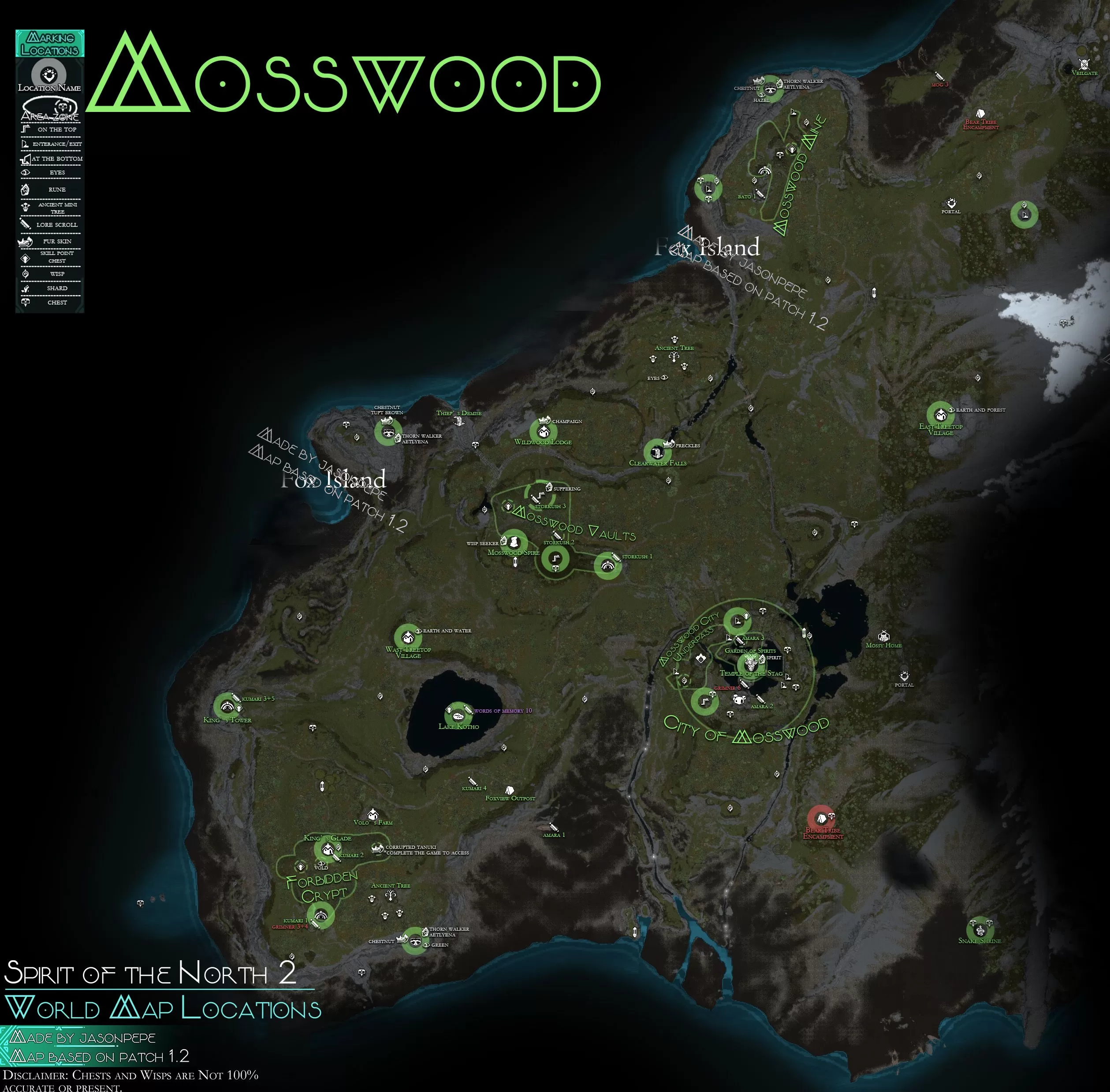Image resolution: width=1110 pixels, height=1092 pixels.
Task: Open the Mossy Home marker
Action: coord(883,636)
